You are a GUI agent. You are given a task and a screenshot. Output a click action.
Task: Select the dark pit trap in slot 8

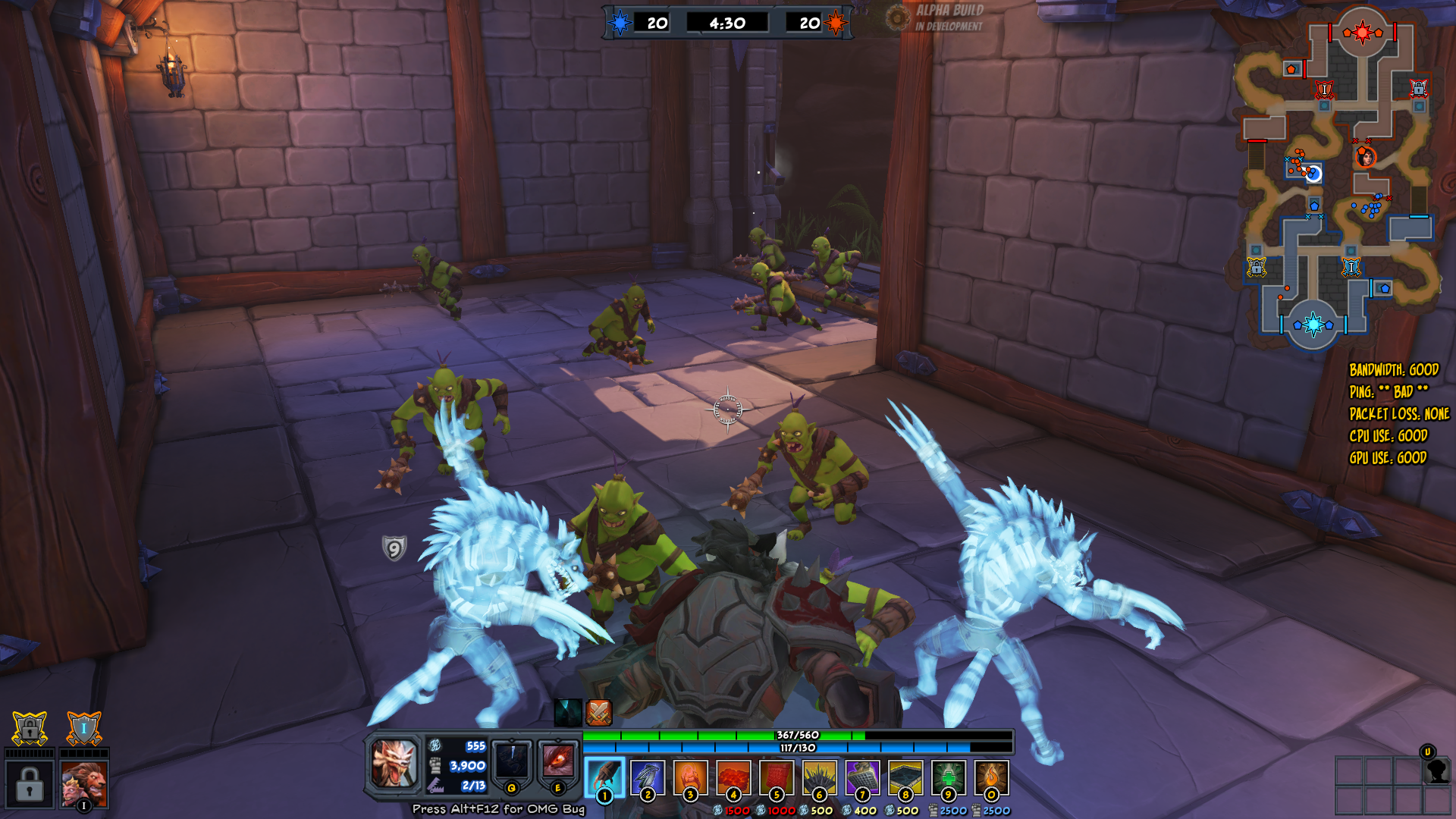tap(905, 777)
